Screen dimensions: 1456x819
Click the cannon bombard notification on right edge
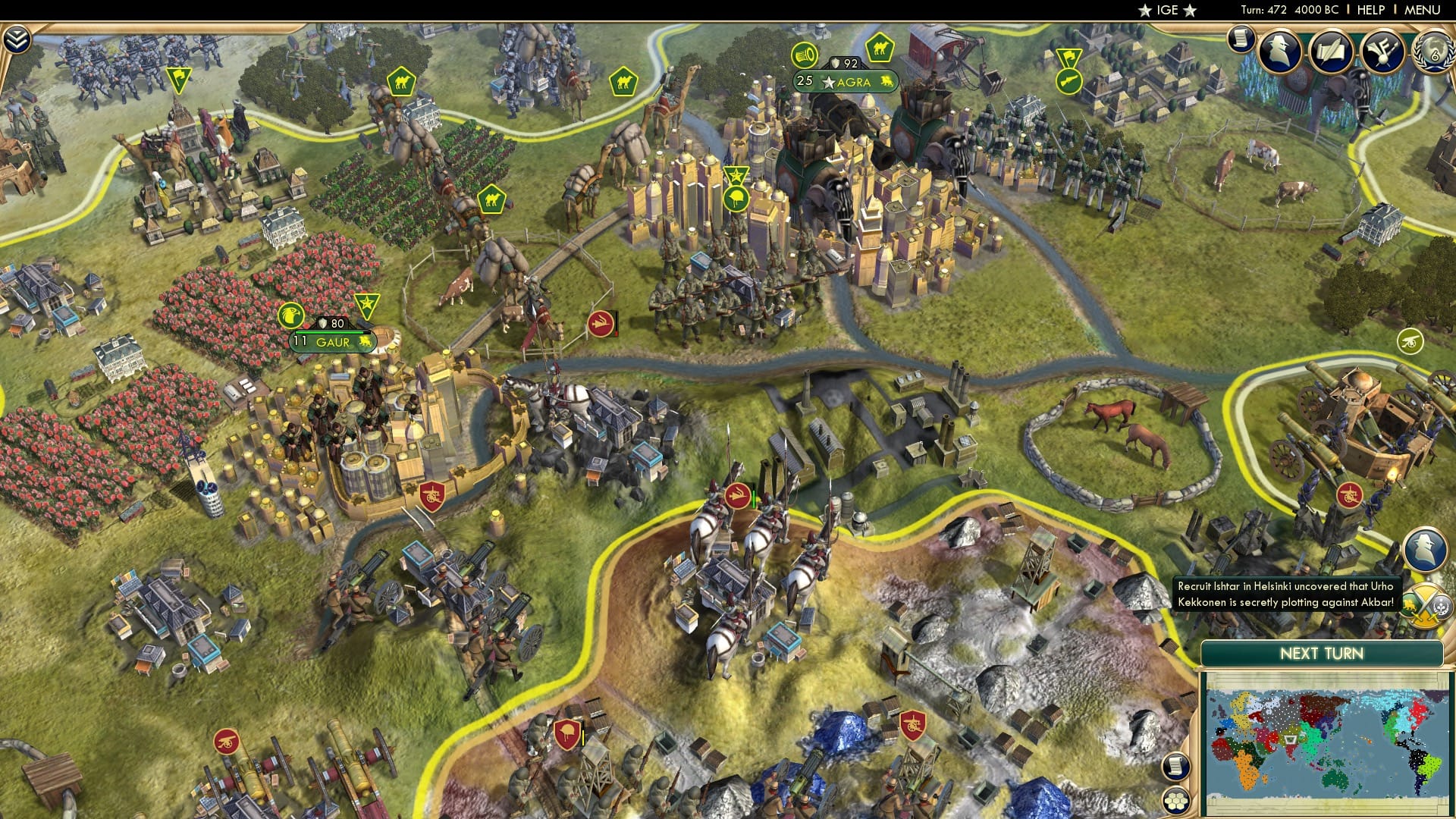click(x=1410, y=342)
